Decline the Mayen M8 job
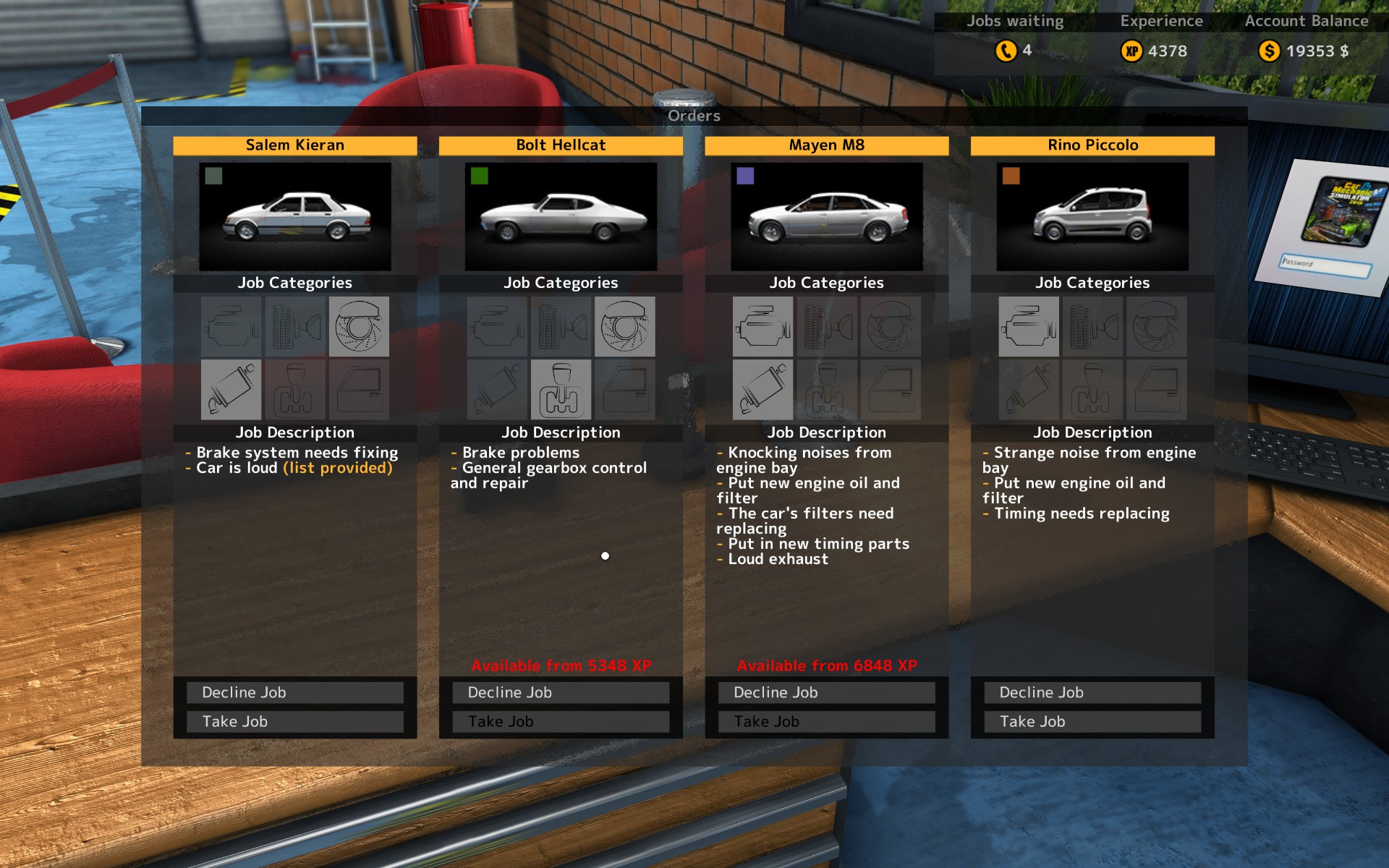This screenshot has height=868, width=1389. click(x=826, y=692)
